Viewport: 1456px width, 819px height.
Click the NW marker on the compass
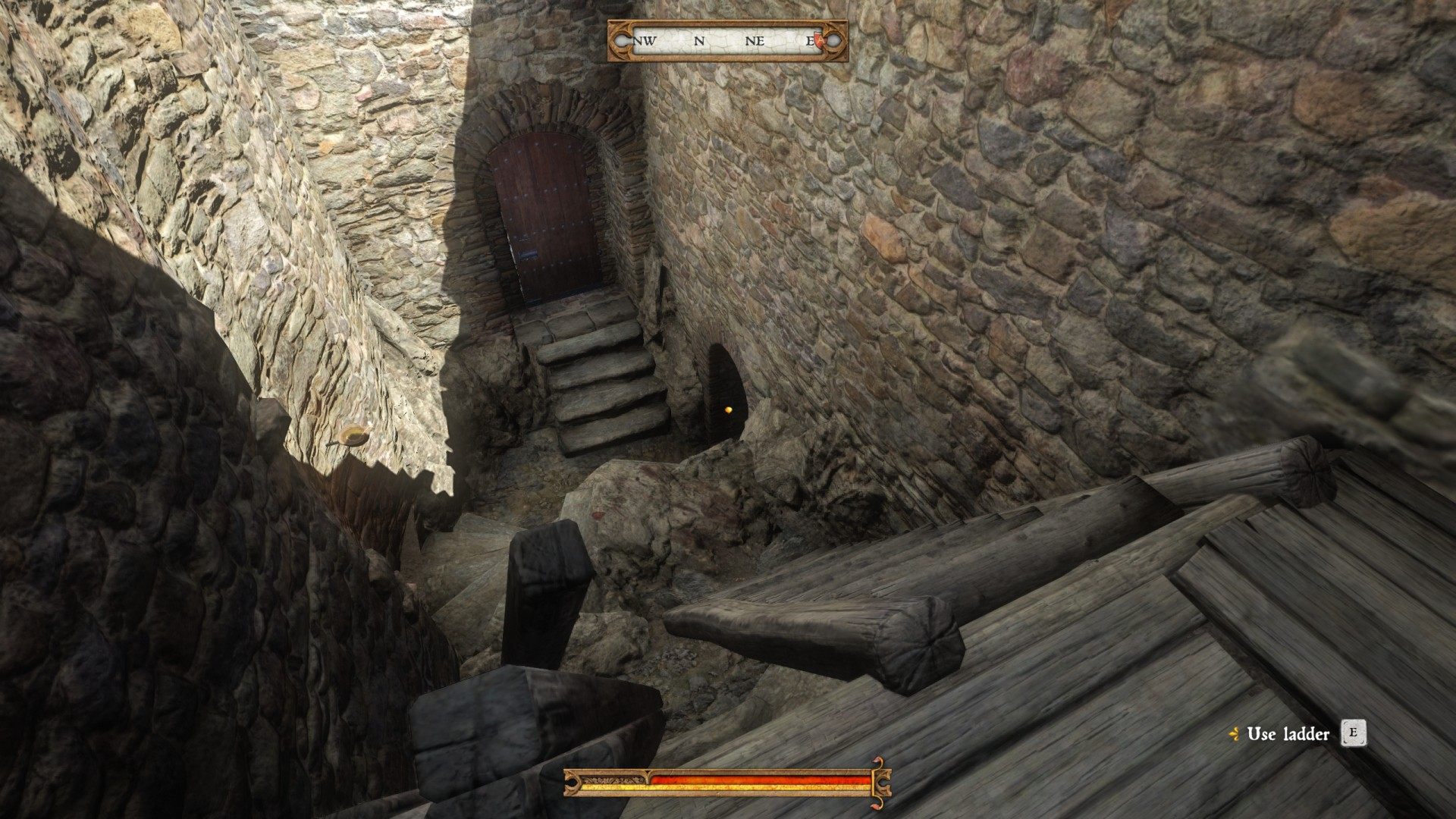coord(644,40)
